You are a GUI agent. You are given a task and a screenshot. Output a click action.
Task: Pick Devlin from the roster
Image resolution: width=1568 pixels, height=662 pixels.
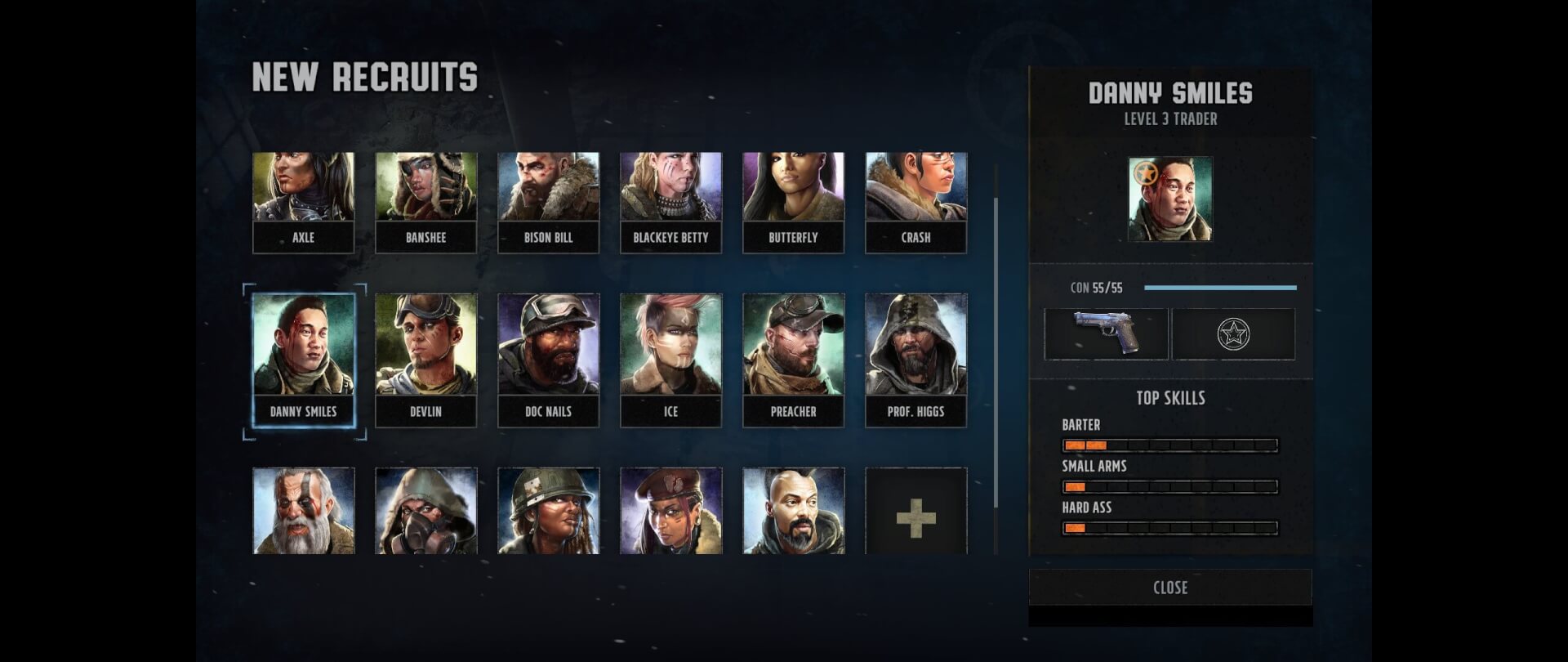(x=425, y=360)
